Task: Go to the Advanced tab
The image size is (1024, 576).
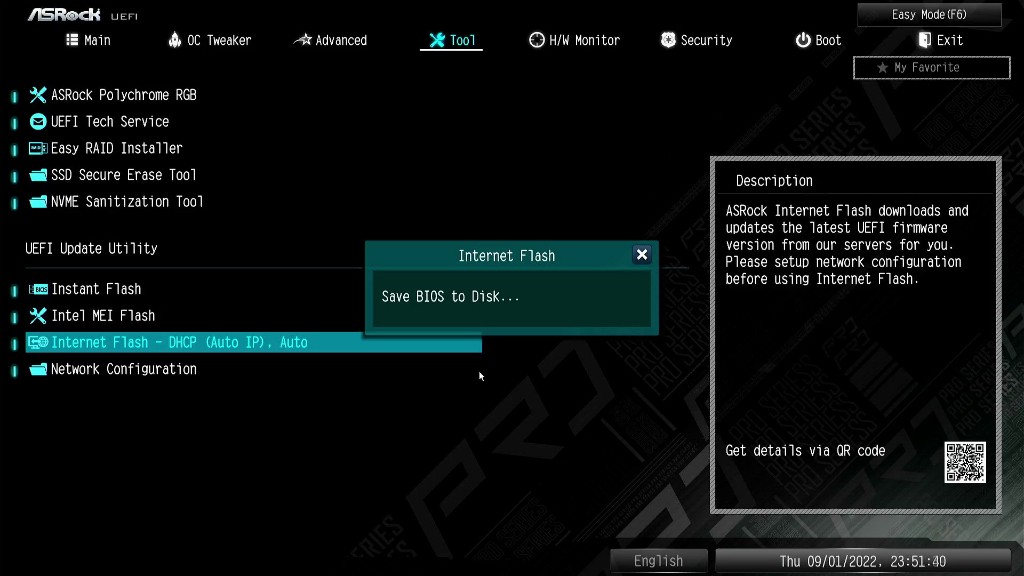Action: (330, 40)
